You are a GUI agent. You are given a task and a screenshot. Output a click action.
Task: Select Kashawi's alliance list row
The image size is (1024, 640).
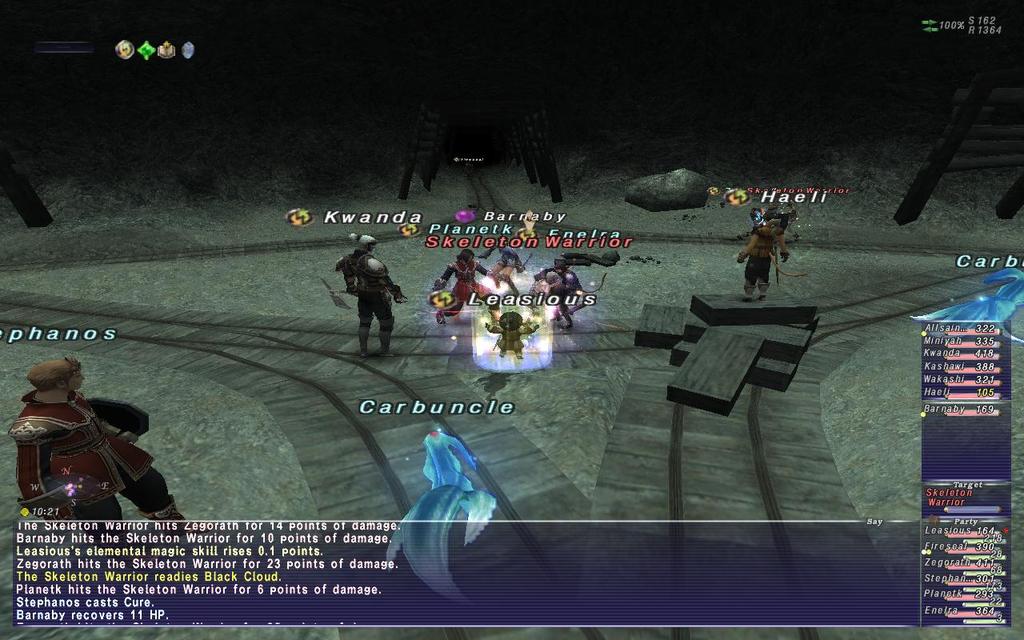(964, 367)
